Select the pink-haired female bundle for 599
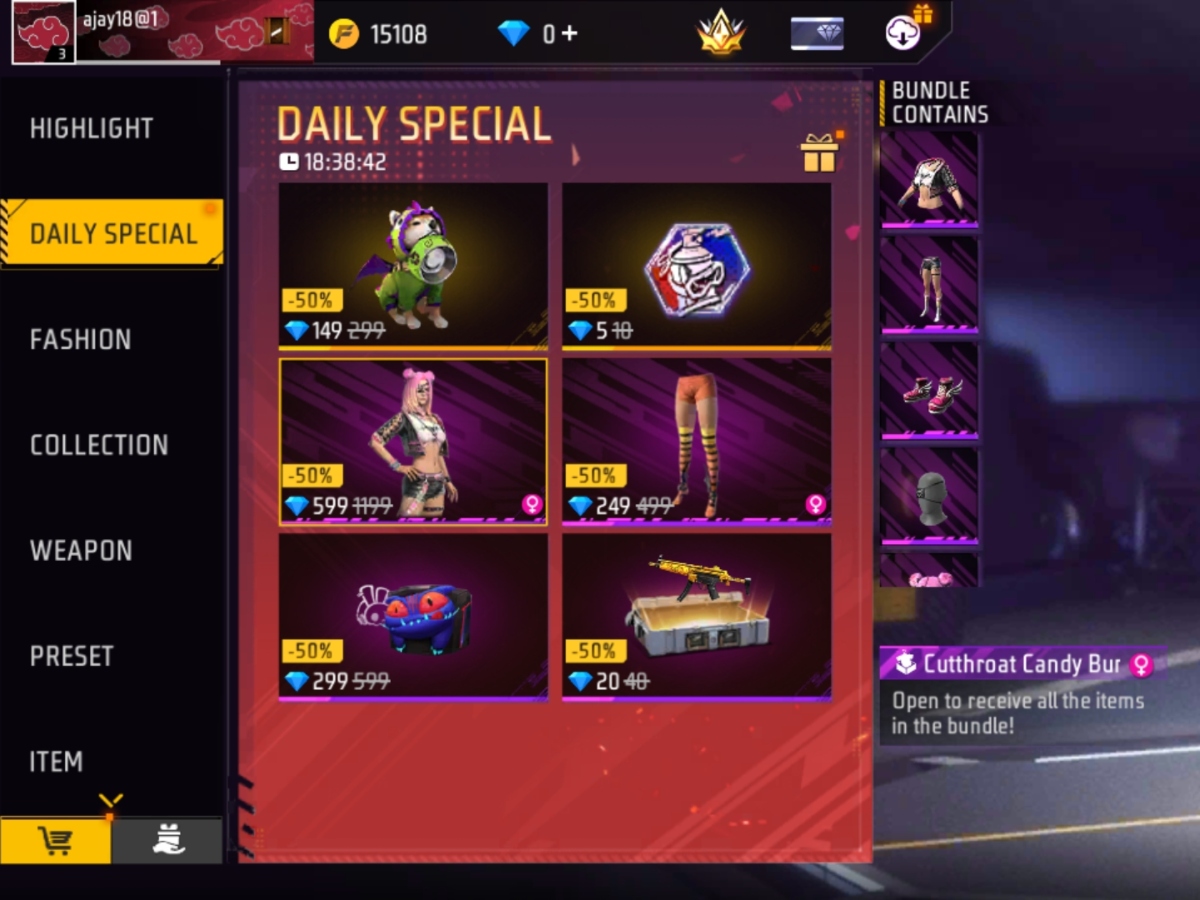This screenshot has height=900, width=1200. coord(413,441)
